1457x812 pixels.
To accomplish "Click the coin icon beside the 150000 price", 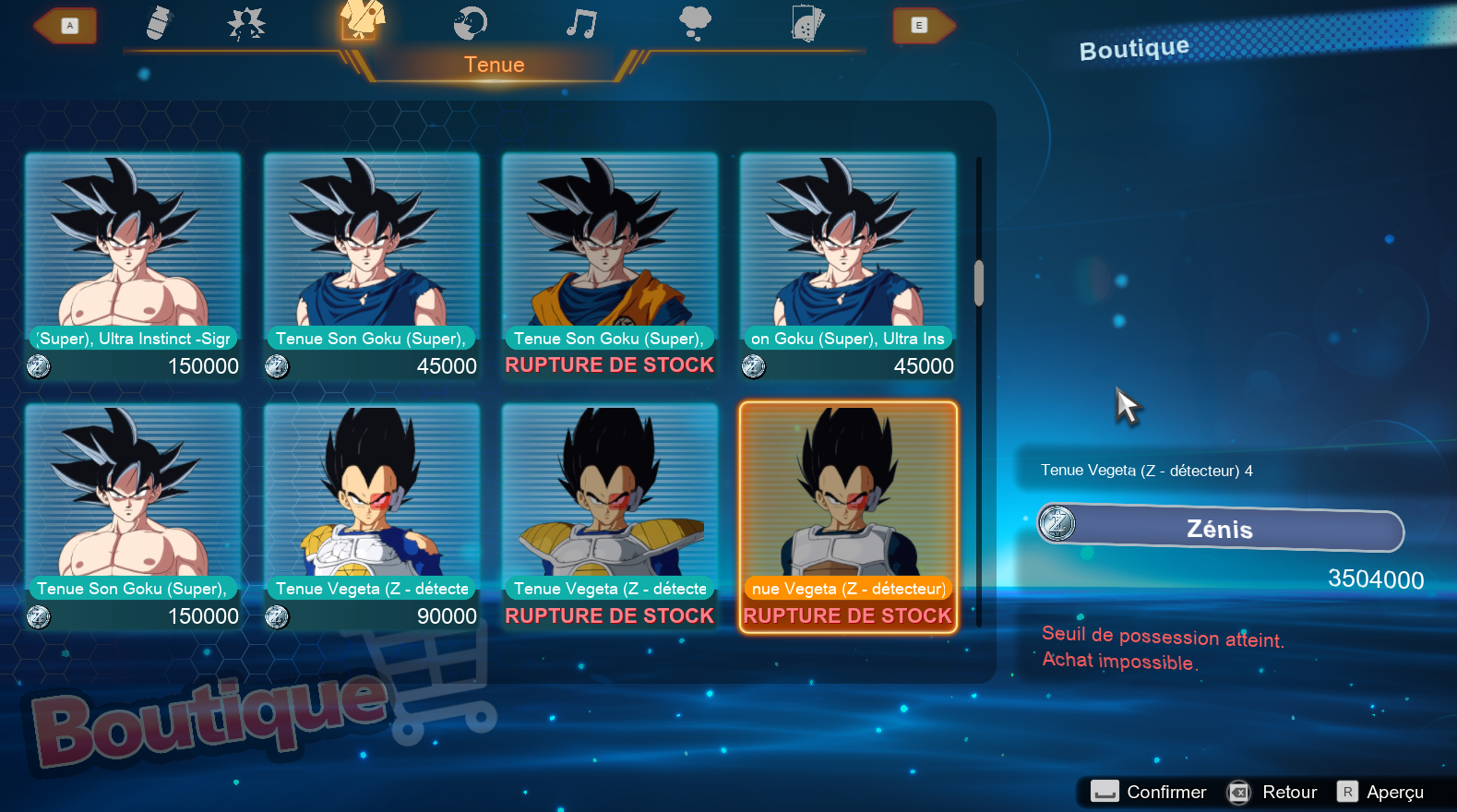I will coord(38,366).
